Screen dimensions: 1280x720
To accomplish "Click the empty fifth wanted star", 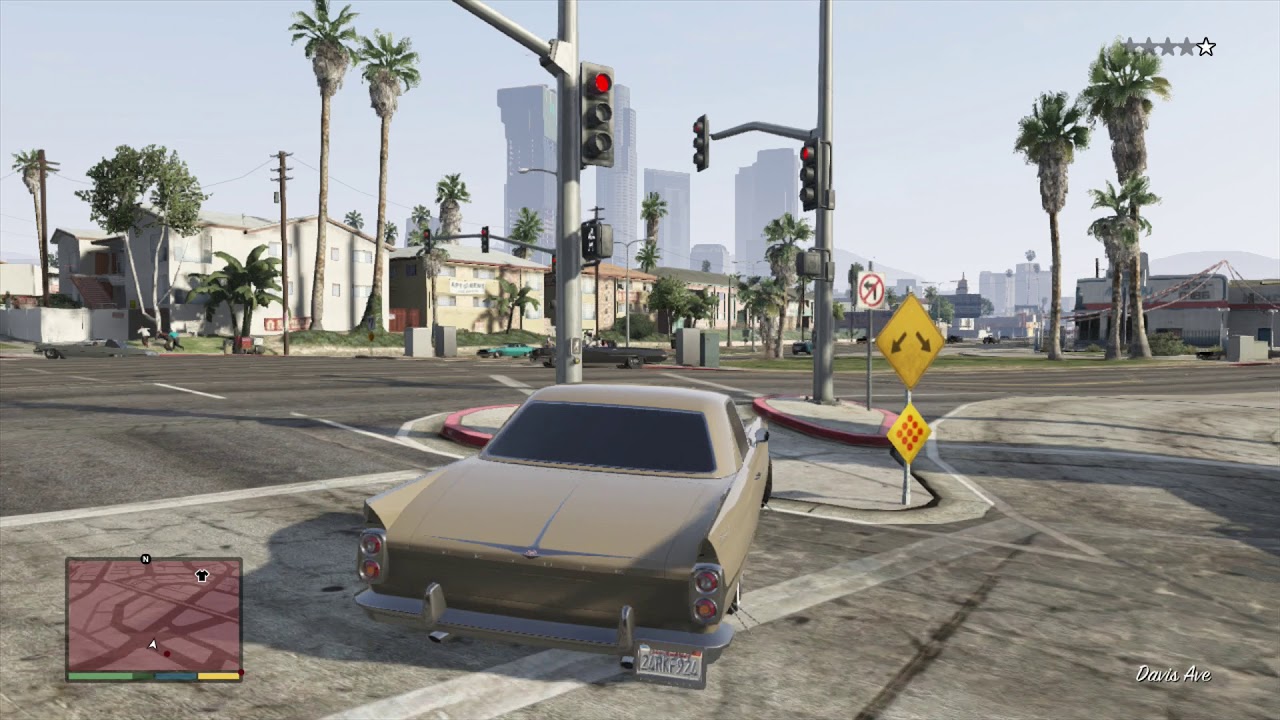I will [1206, 46].
